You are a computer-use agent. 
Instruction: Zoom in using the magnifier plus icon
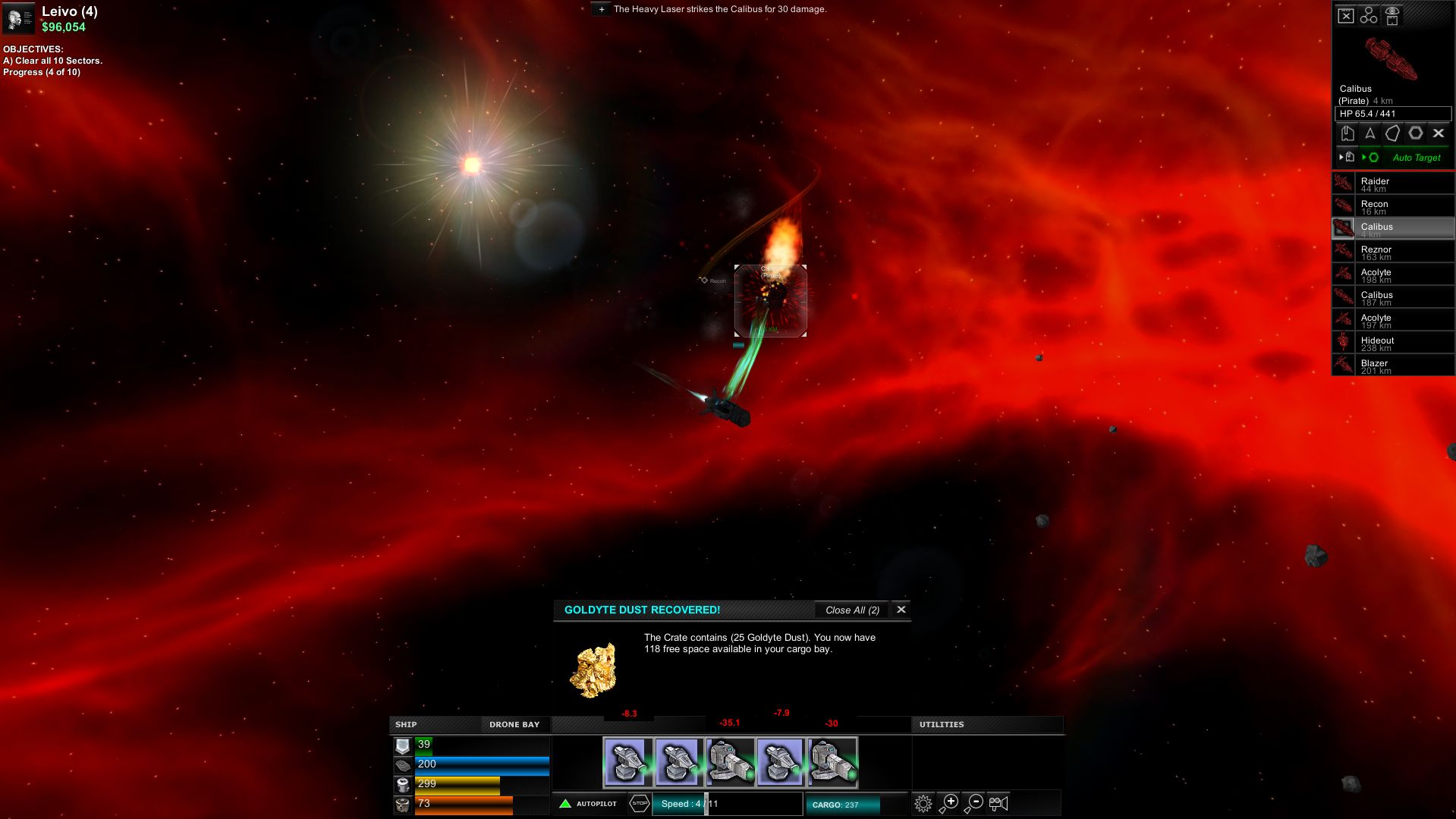coord(948,802)
